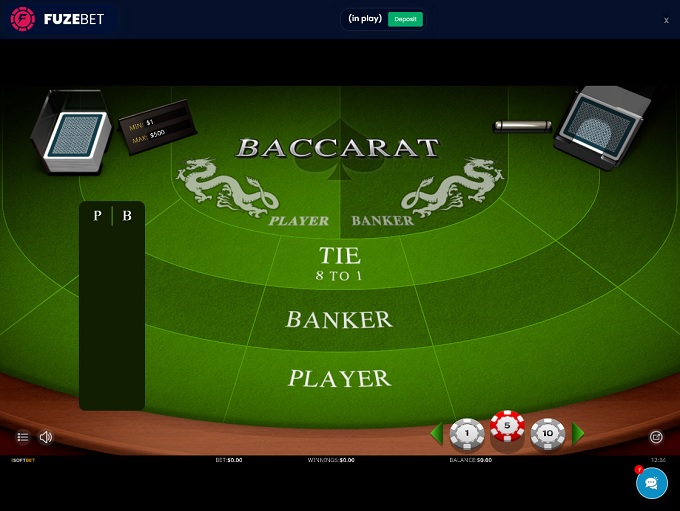
Task: Bet on the Banker area
Action: tap(339, 320)
